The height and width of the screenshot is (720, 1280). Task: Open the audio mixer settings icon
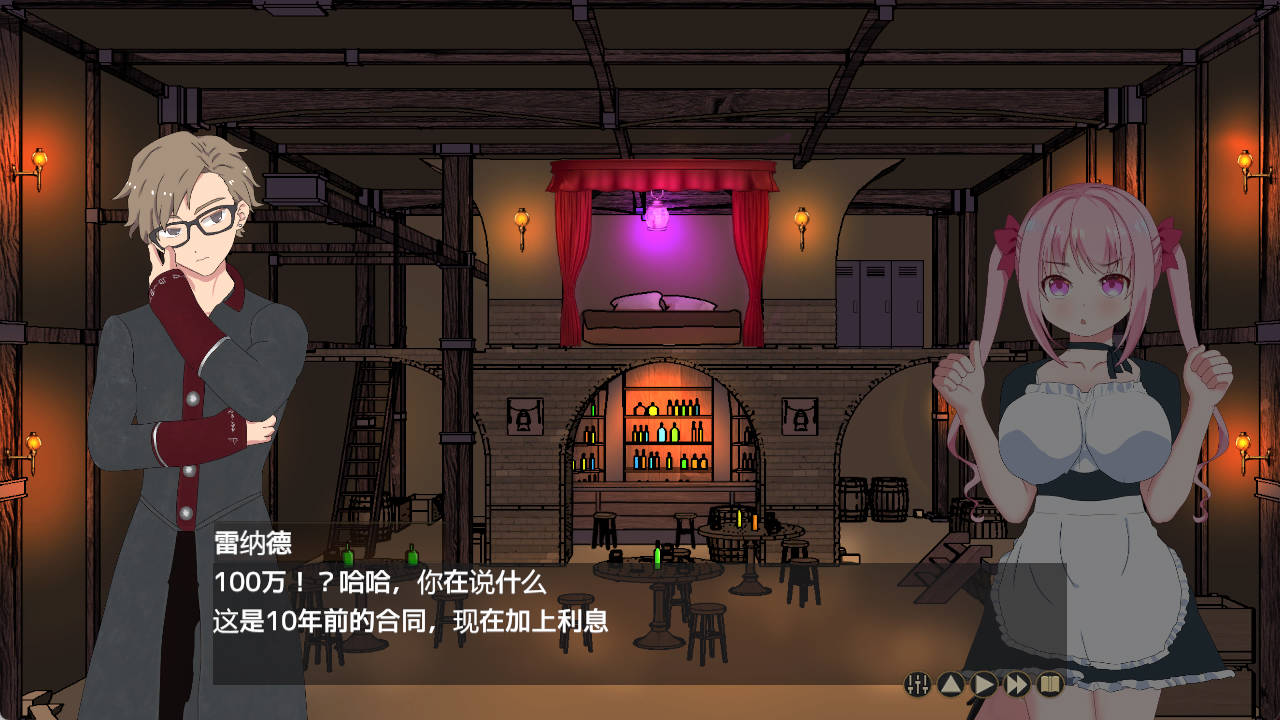pyautogui.click(x=917, y=684)
